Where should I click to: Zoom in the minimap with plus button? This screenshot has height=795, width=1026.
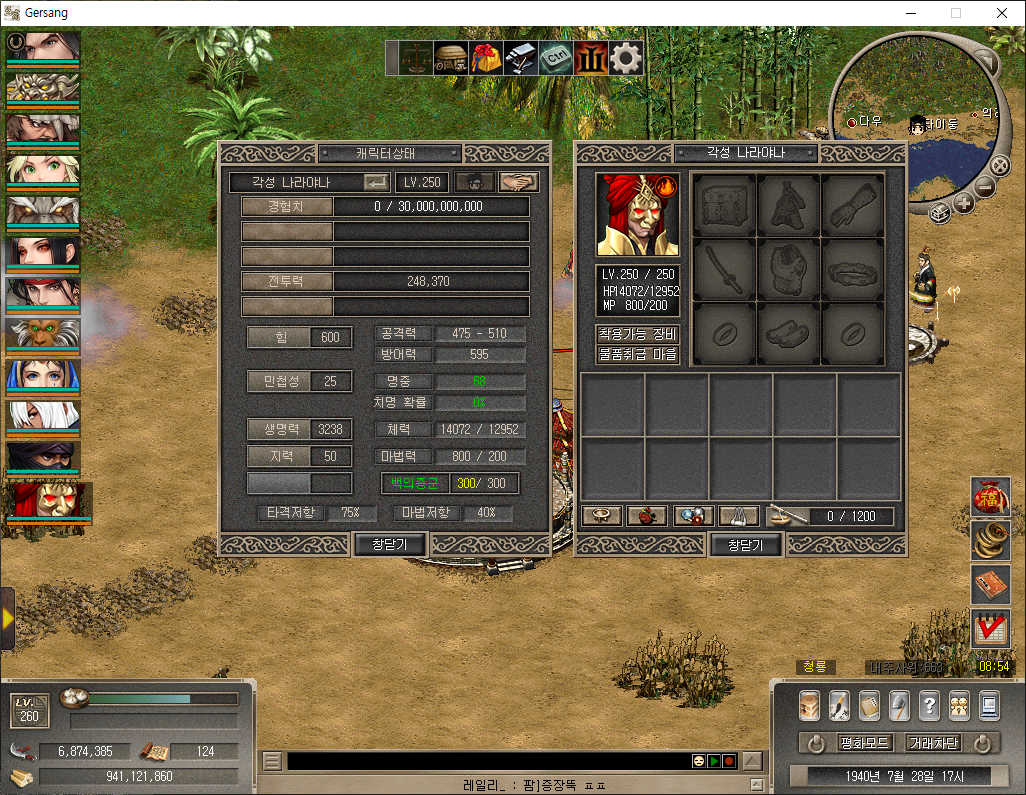pyautogui.click(x=964, y=204)
